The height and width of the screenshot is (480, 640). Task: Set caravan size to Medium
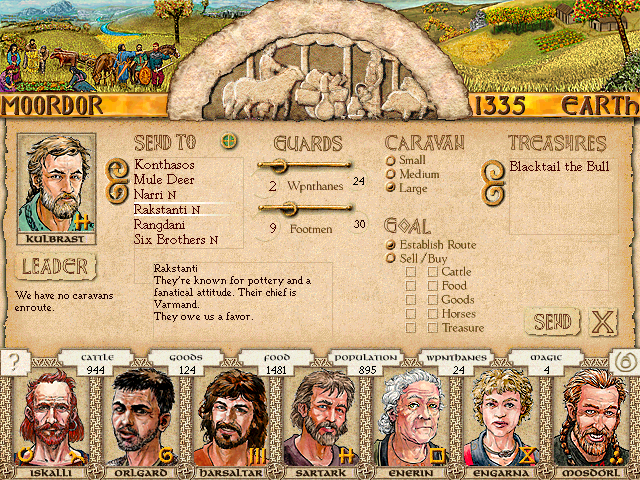tap(391, 174)
